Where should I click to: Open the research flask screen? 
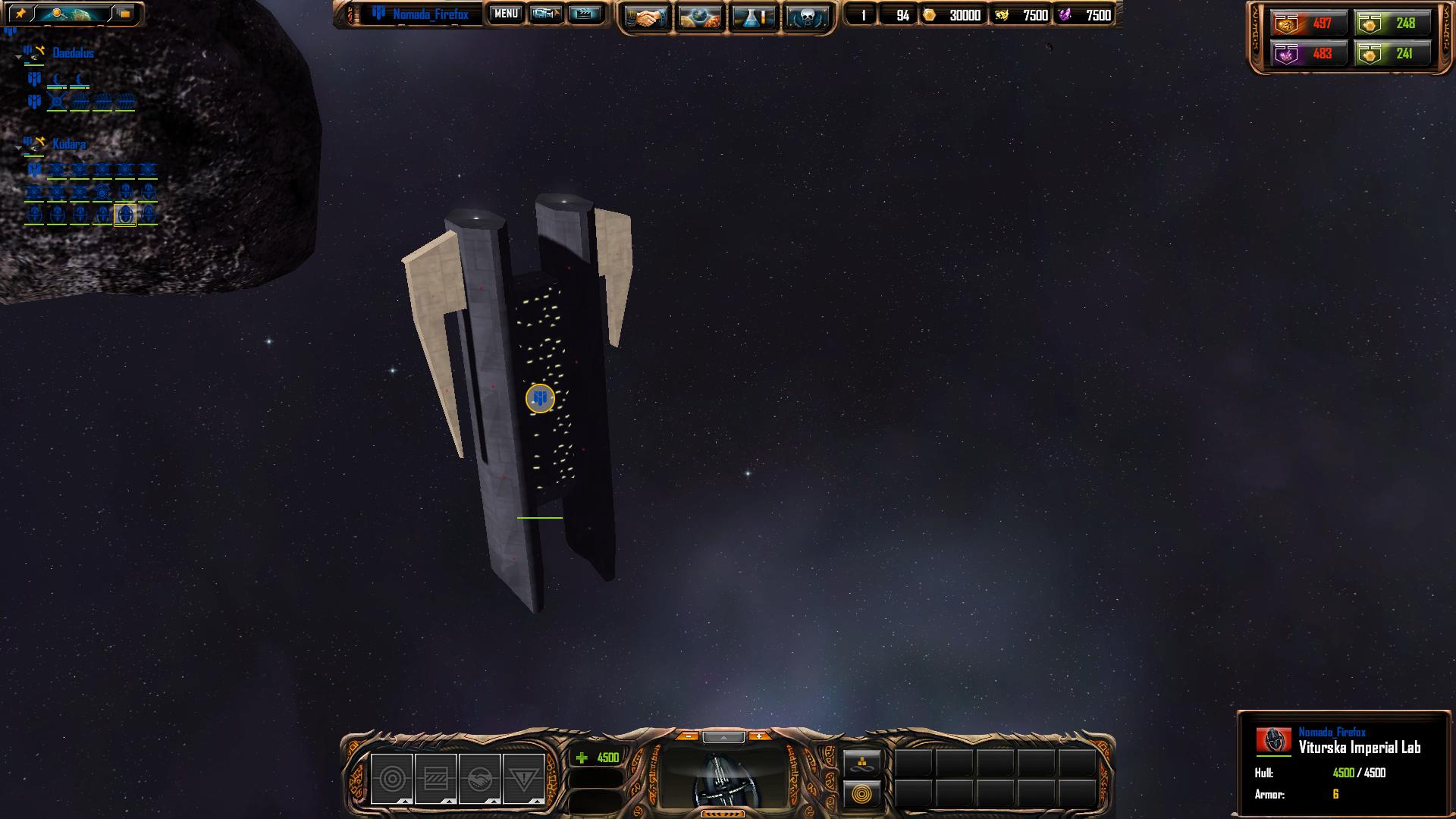[753, 17]
